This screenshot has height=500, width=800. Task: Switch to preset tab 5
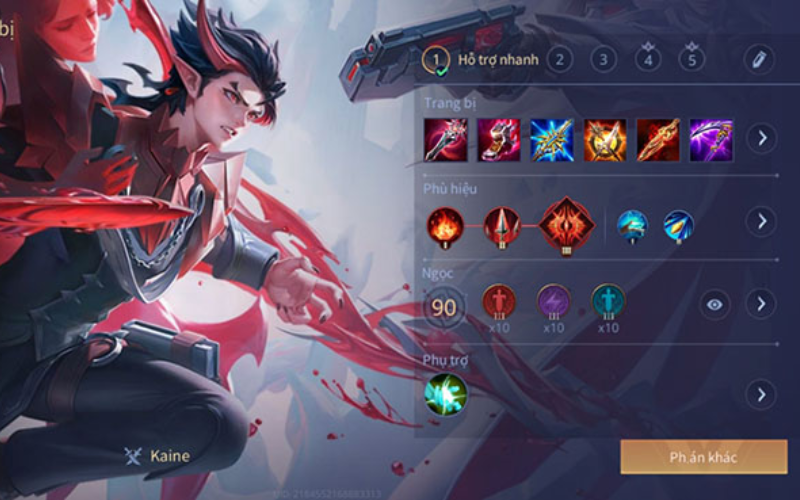coord(691,59)
